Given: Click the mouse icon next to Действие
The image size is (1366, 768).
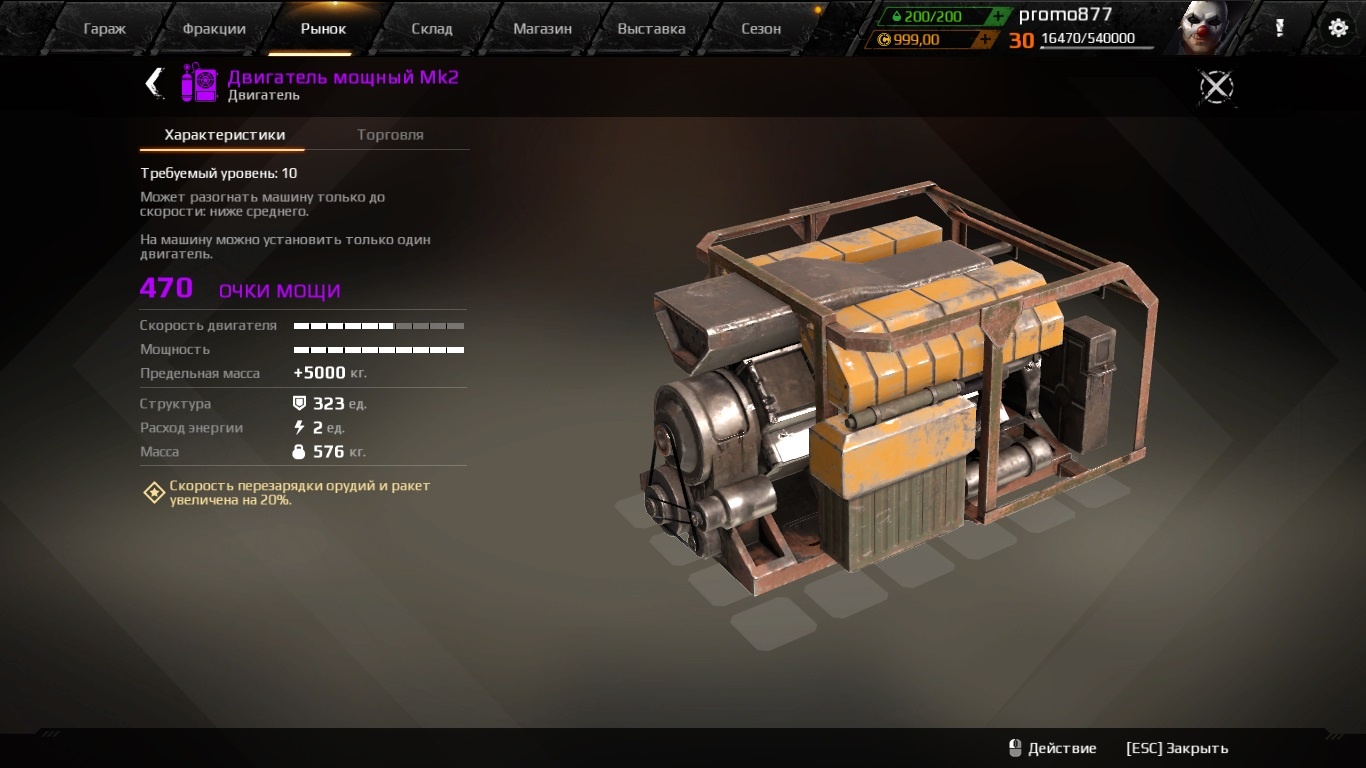Looking at the screenshot, I should [1017, 747].
